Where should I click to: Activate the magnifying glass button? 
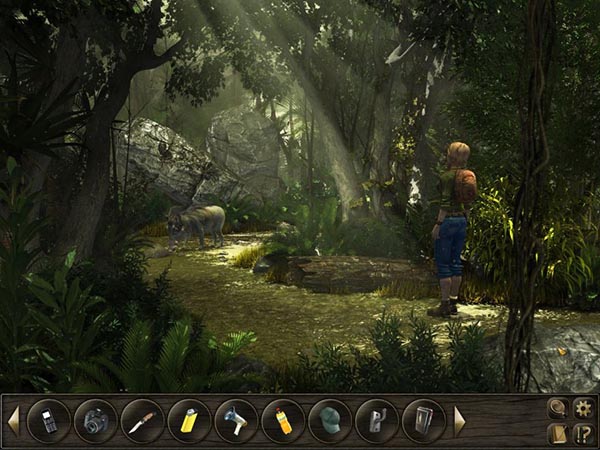coord(558,408)
